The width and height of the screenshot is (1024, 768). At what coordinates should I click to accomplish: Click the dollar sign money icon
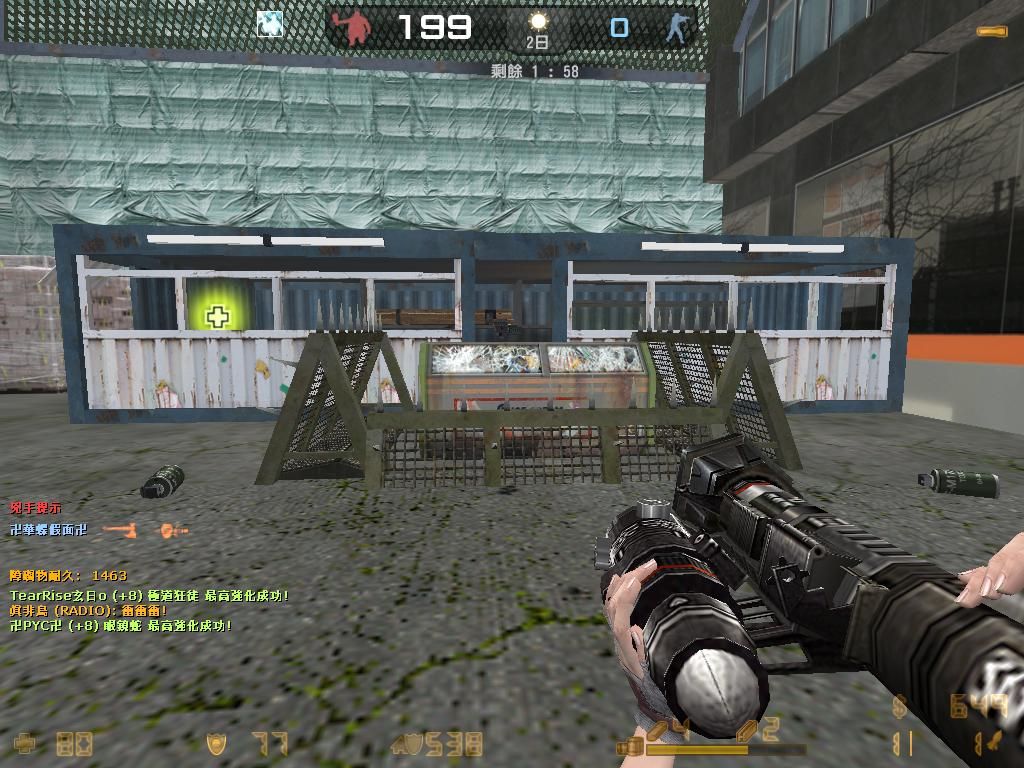point(900,707)
